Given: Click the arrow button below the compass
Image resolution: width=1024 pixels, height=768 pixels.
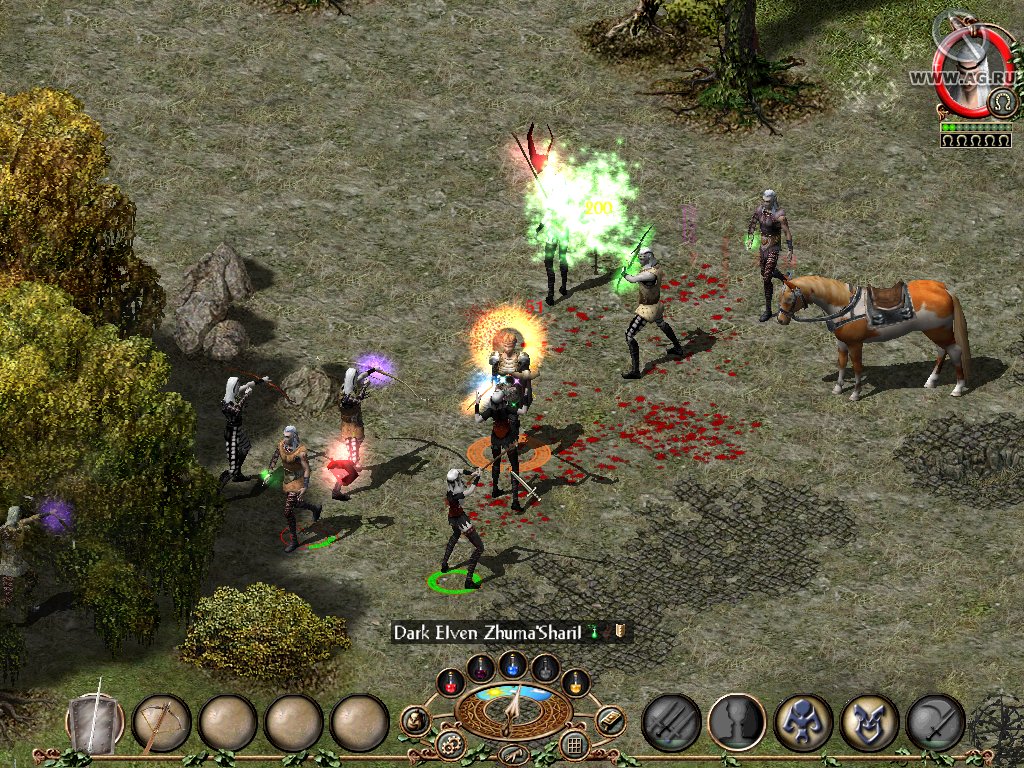Looking at the screenshot, I should pyautogui.click(x=512, y=754).
